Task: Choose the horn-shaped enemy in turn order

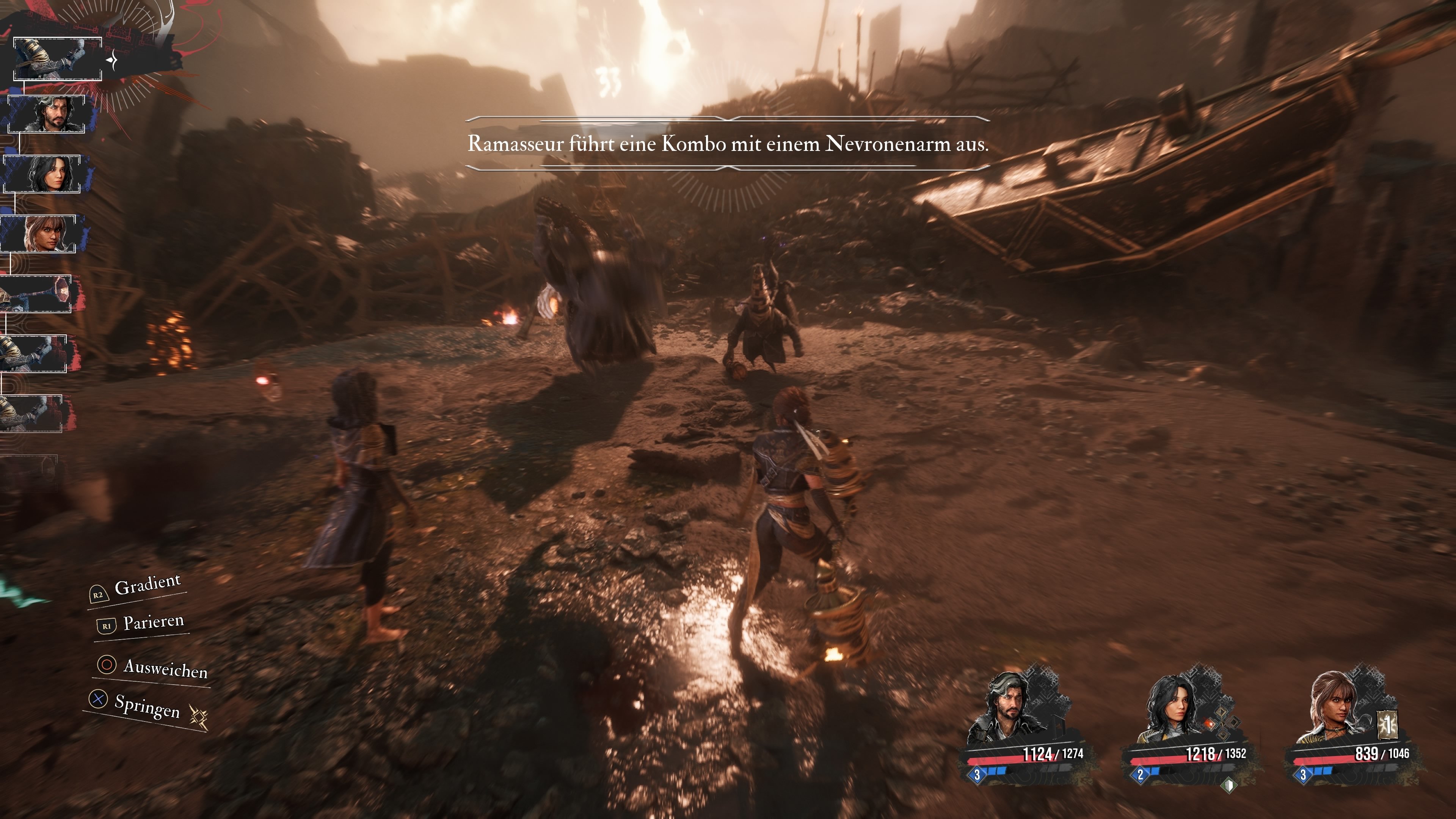Action: tap(35, 294)
